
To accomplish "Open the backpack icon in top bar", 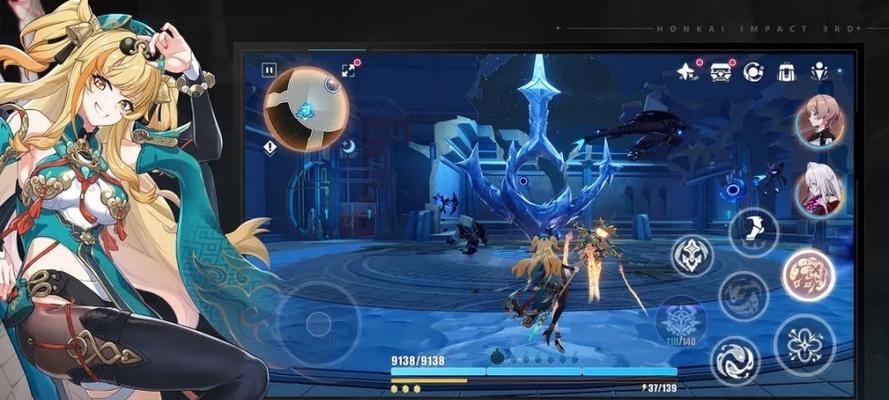I will [x=786, y=72].
